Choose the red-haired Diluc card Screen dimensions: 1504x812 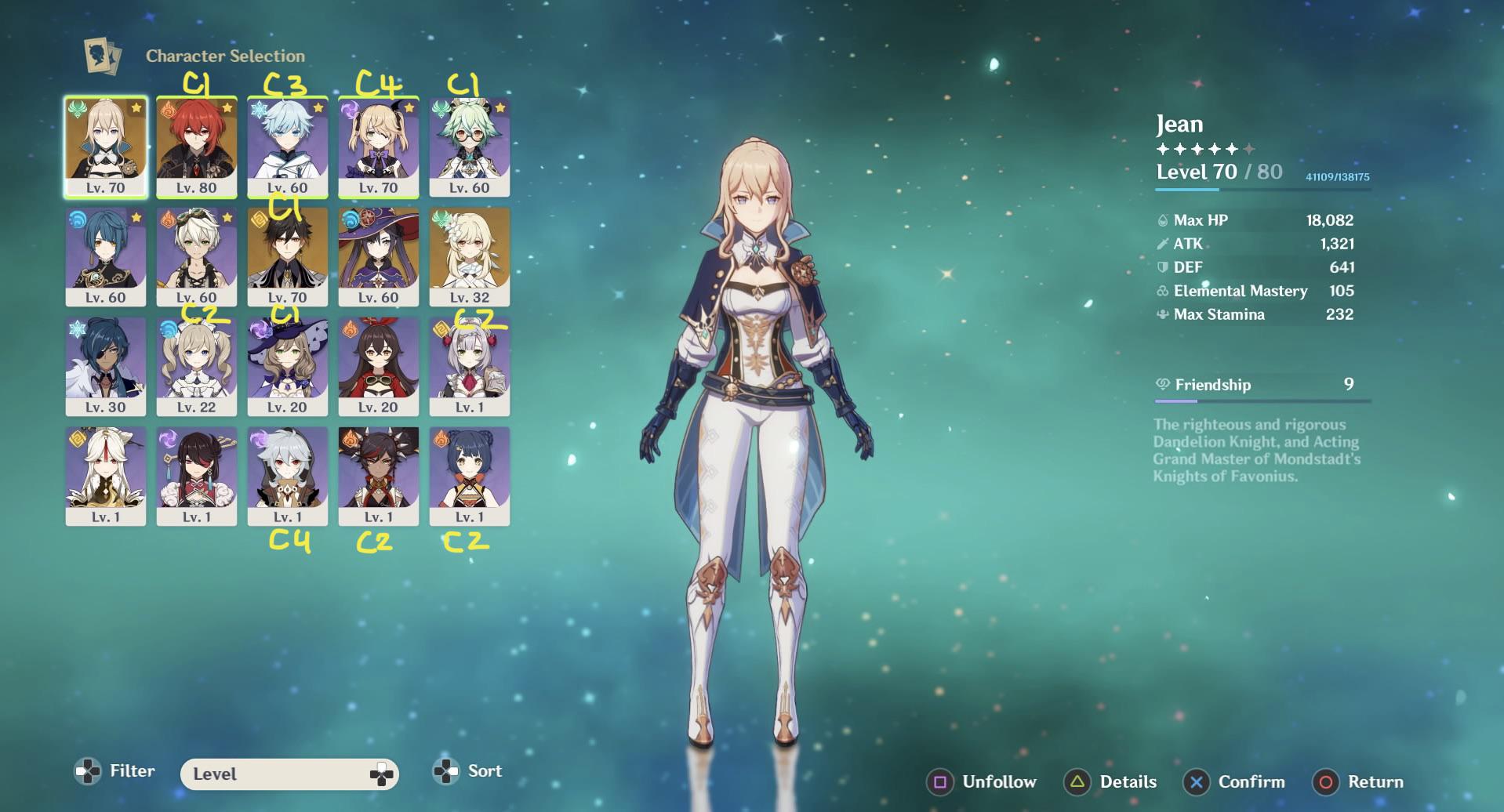[196, 147]
